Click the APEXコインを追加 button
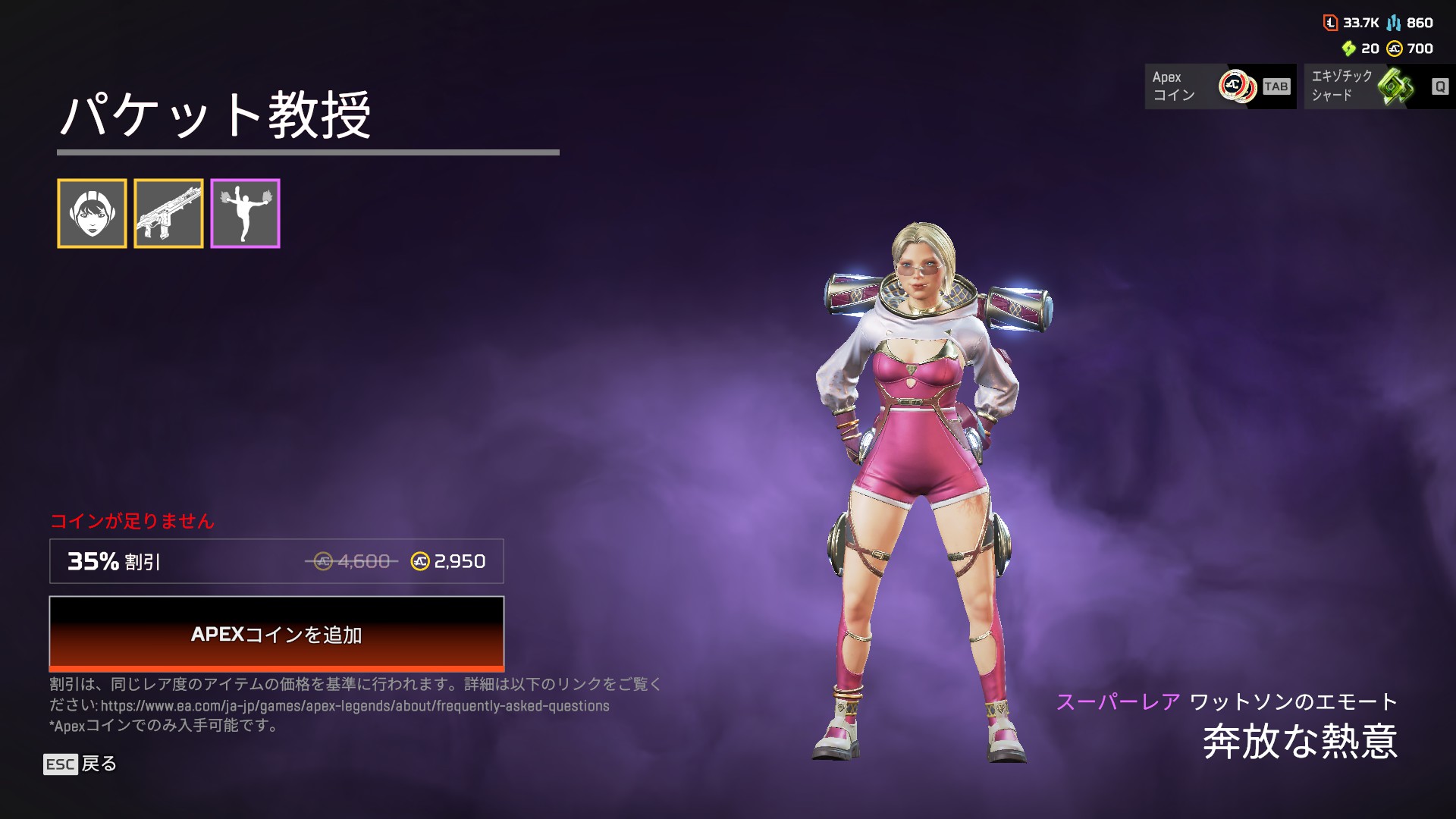This screenshot has width=1456, height=819. [x=276, y=634]
